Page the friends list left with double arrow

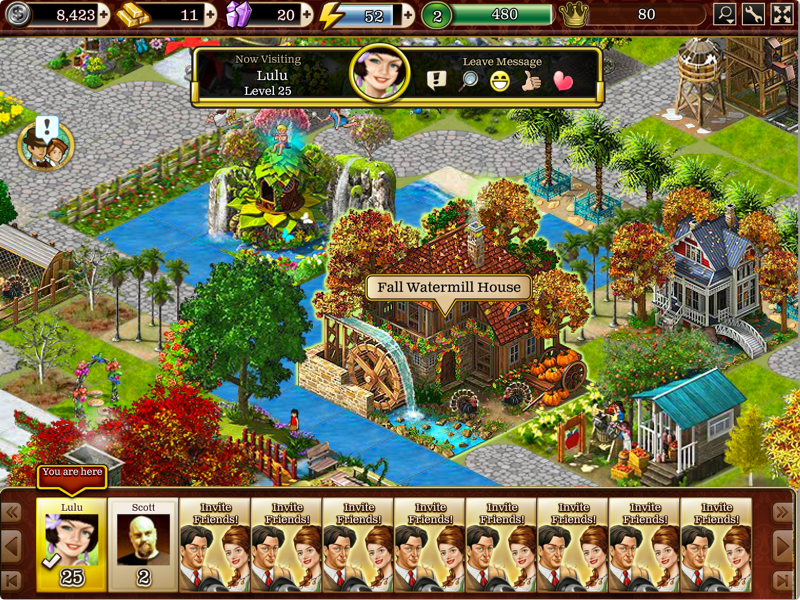click(13, 513)
